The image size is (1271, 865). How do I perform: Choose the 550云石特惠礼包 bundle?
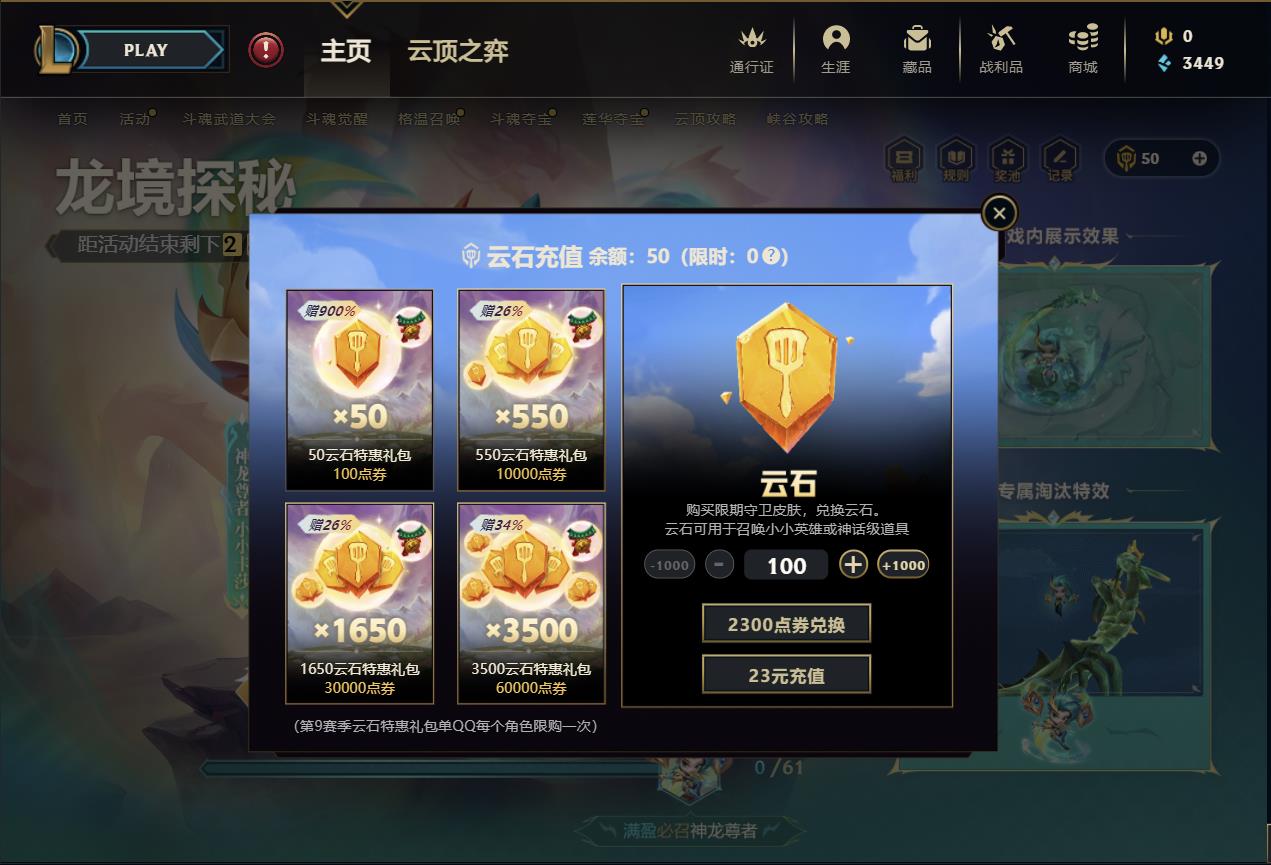tap(531, 390)
